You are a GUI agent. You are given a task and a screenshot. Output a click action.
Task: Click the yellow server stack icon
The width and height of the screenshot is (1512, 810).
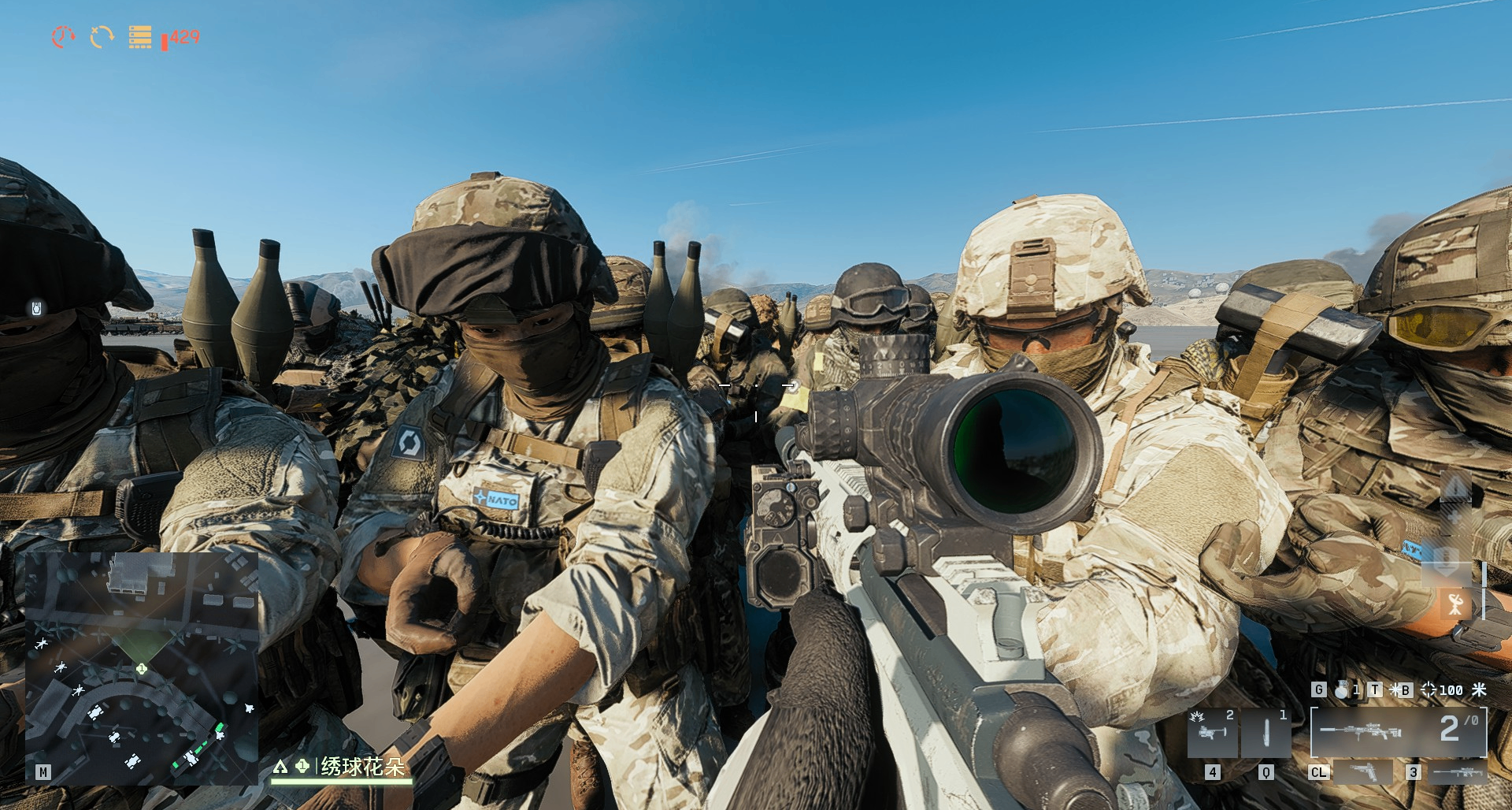click(140, 37)
